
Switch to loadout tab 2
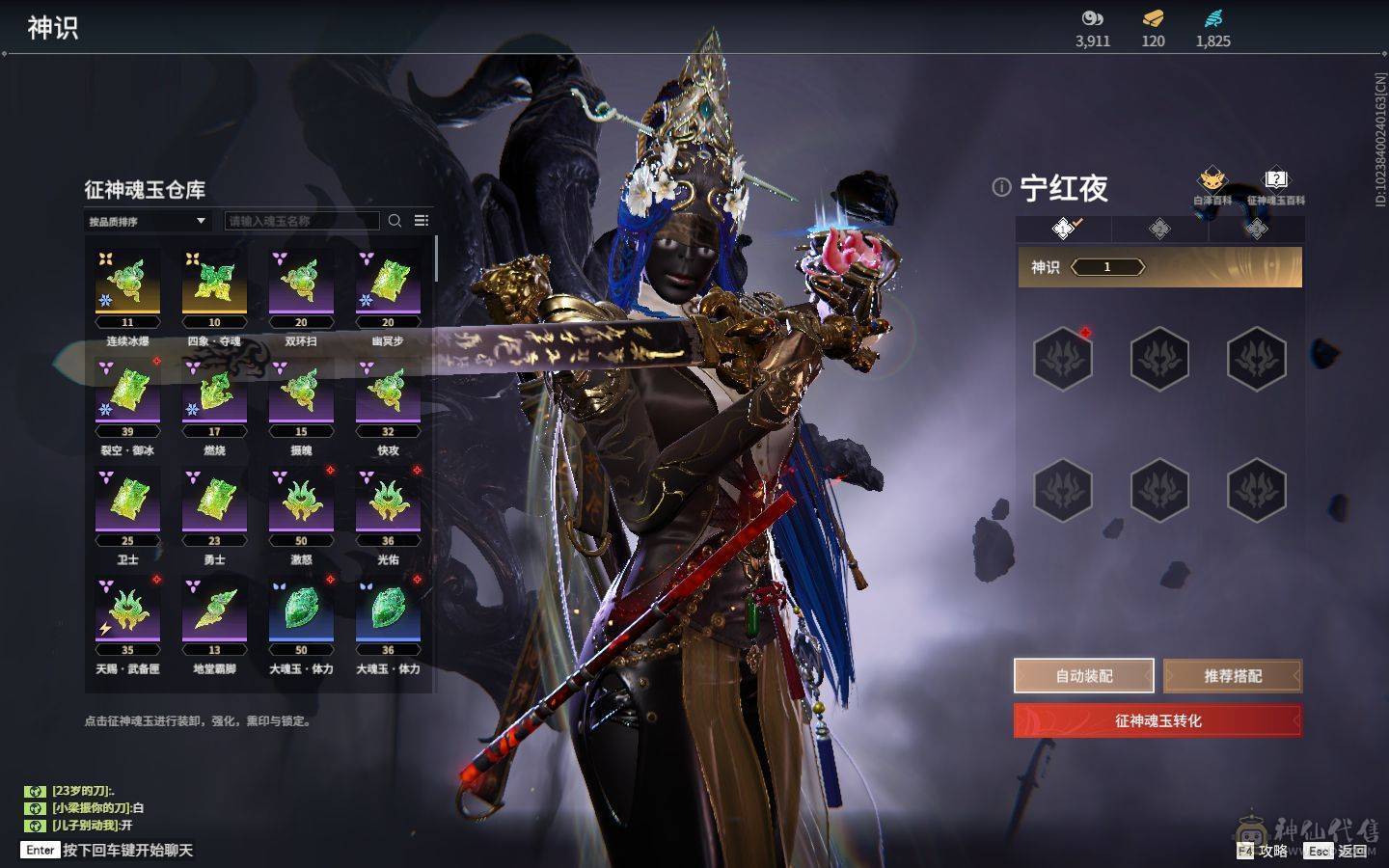pos(1159,229)
